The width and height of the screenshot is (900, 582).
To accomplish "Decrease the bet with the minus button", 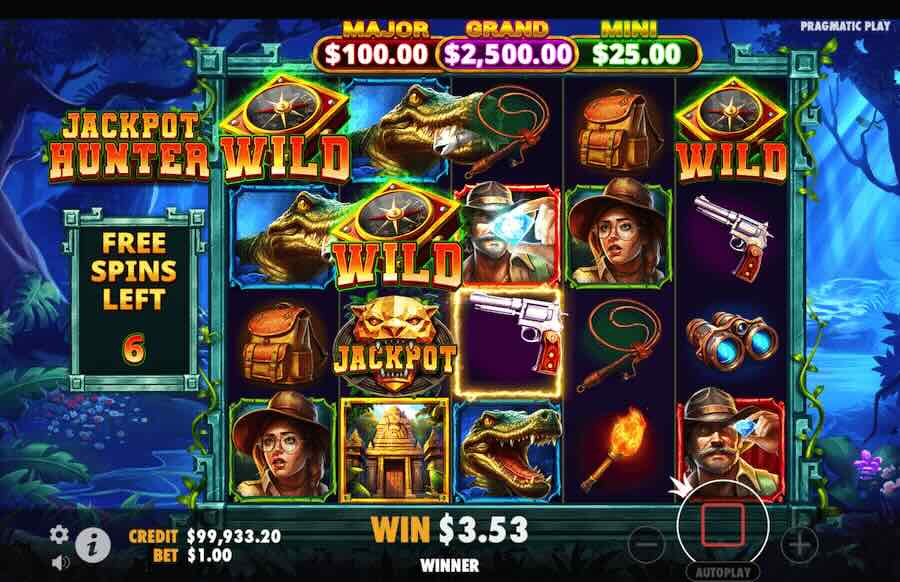I will pyautogui.click(x=648, y=544).
